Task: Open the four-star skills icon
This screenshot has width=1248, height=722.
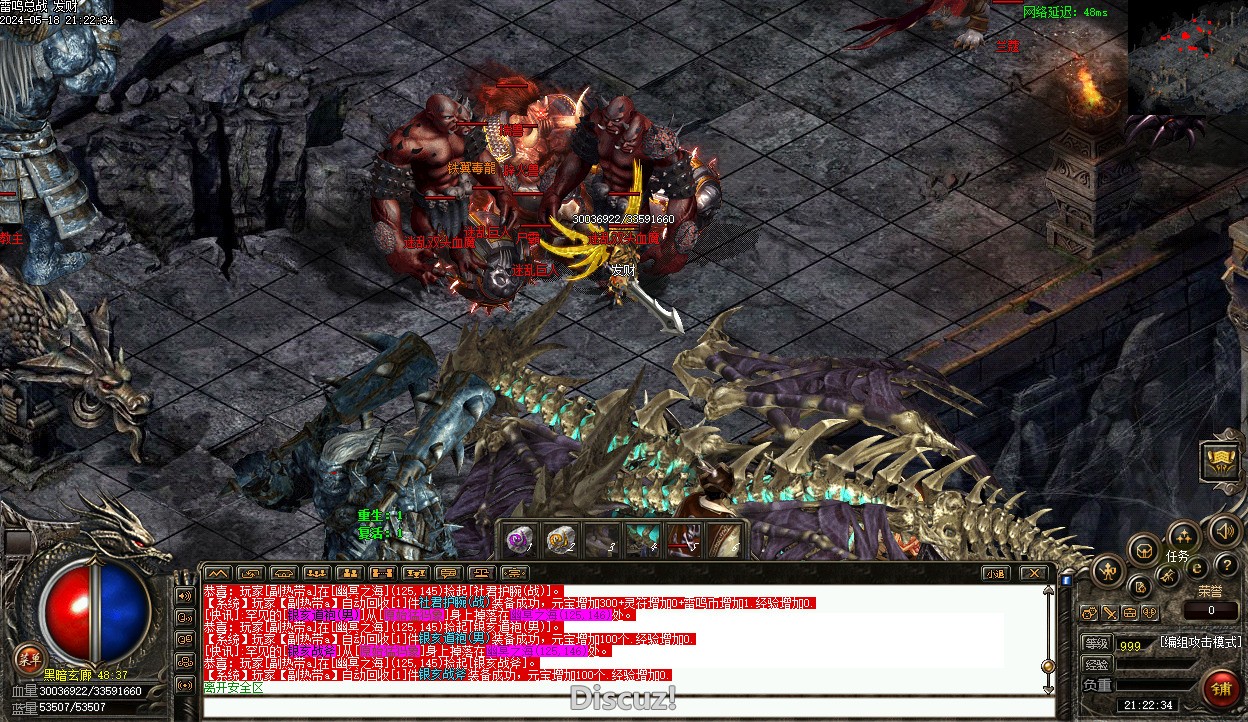Action: click(x=1184, y=535)
